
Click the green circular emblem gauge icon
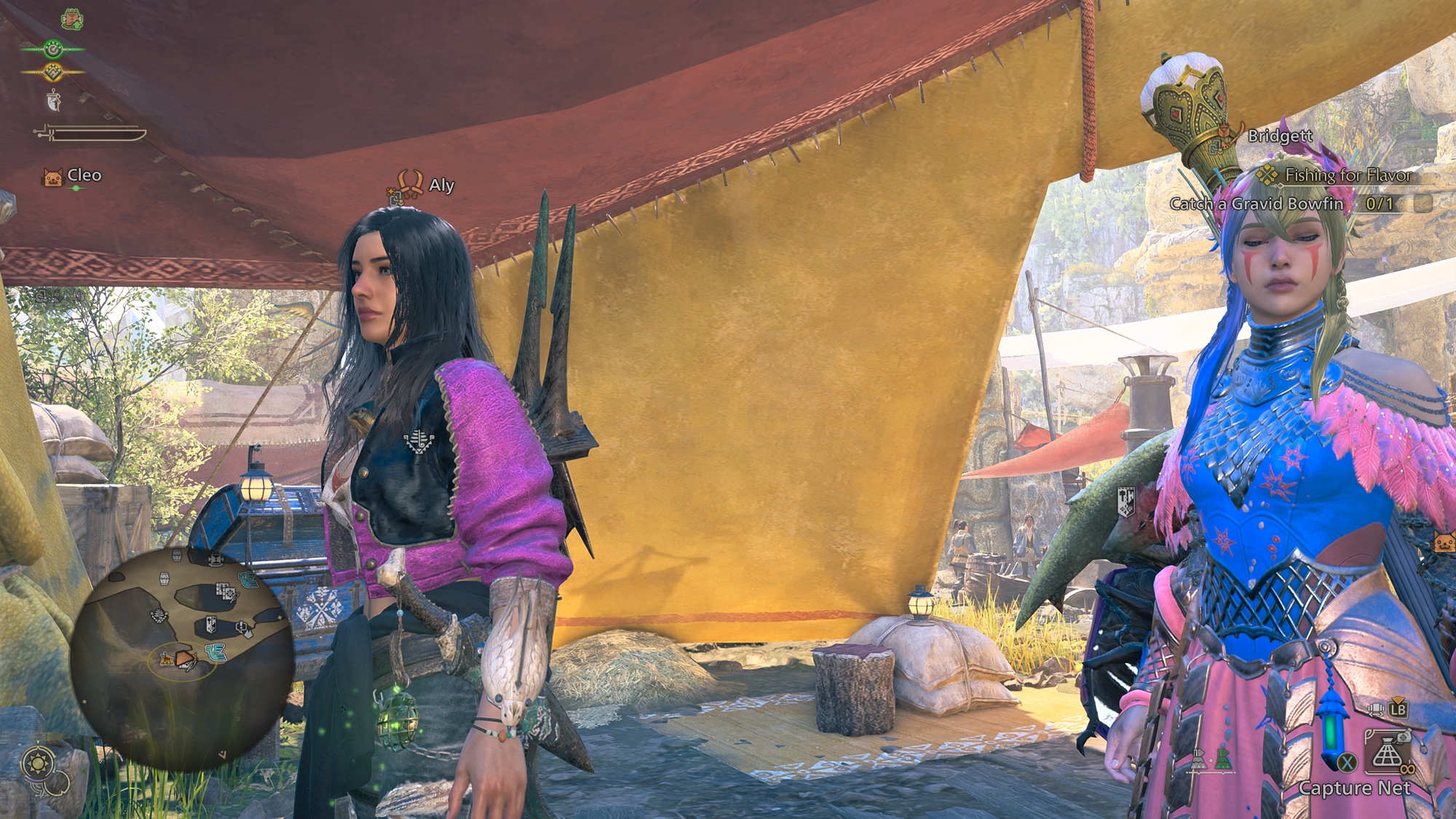(53, 50)
